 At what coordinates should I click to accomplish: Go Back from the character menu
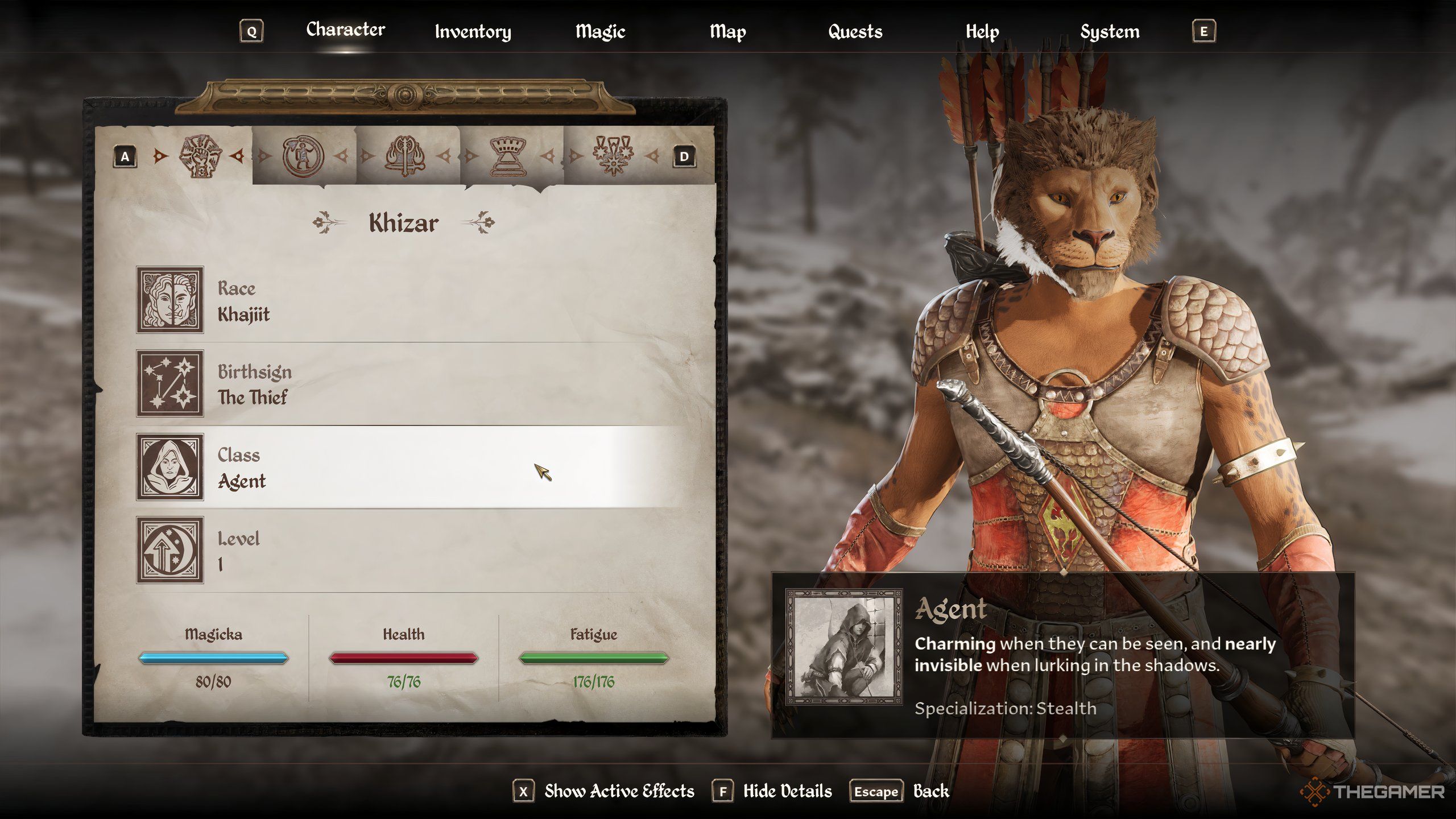tap(930, 791)
